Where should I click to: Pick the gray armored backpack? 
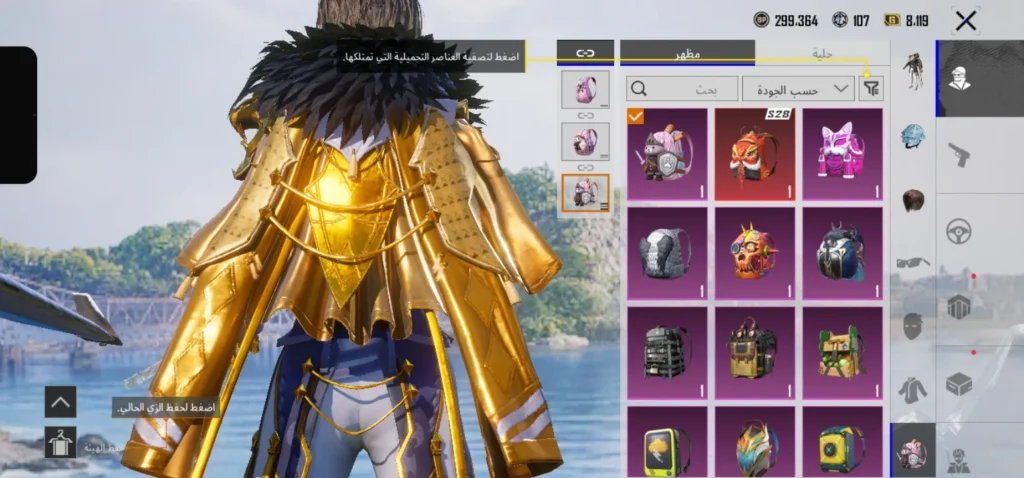tap(667, 252)
